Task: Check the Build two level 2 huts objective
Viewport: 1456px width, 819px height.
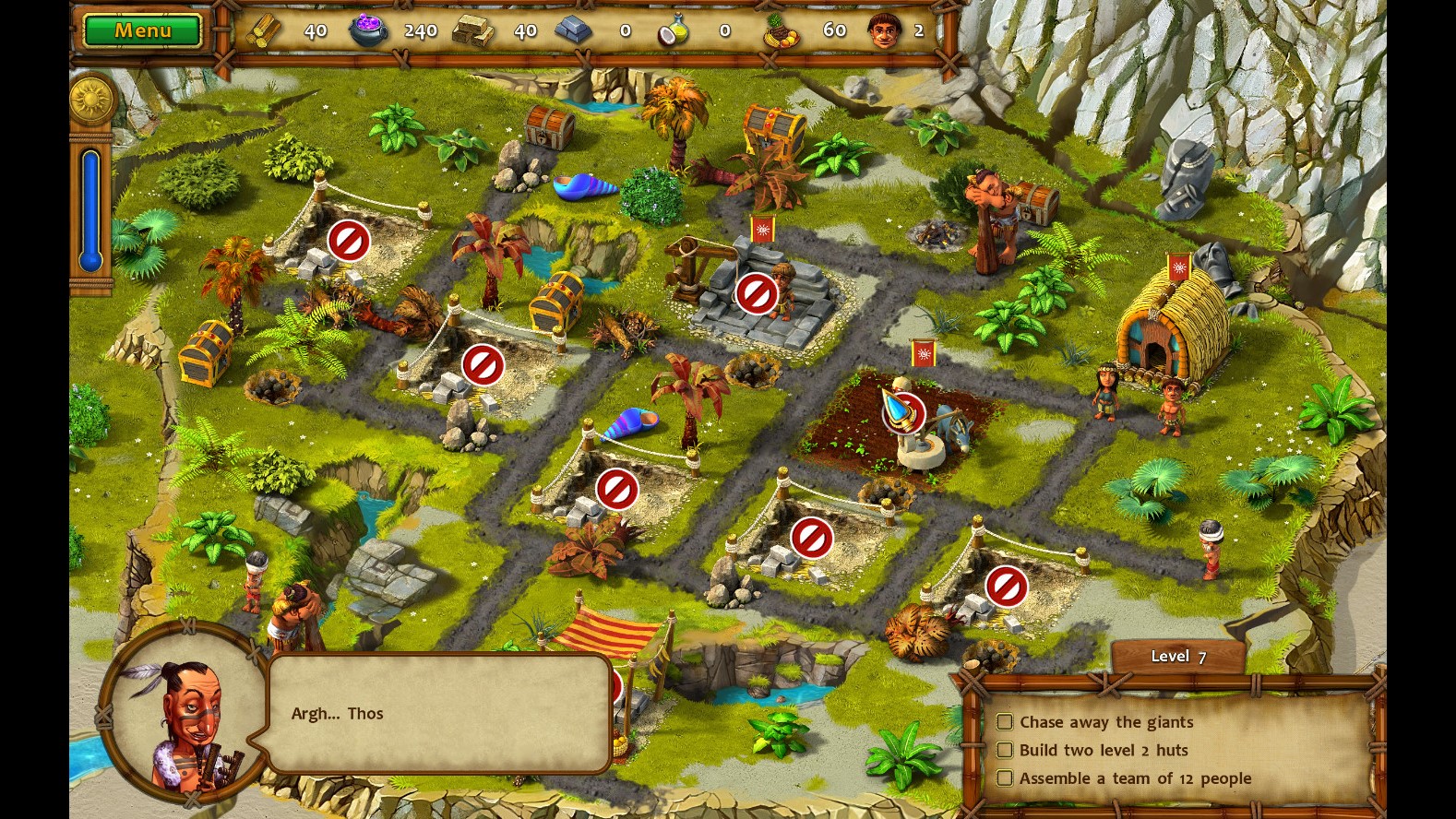Action: click(1005, 750)
